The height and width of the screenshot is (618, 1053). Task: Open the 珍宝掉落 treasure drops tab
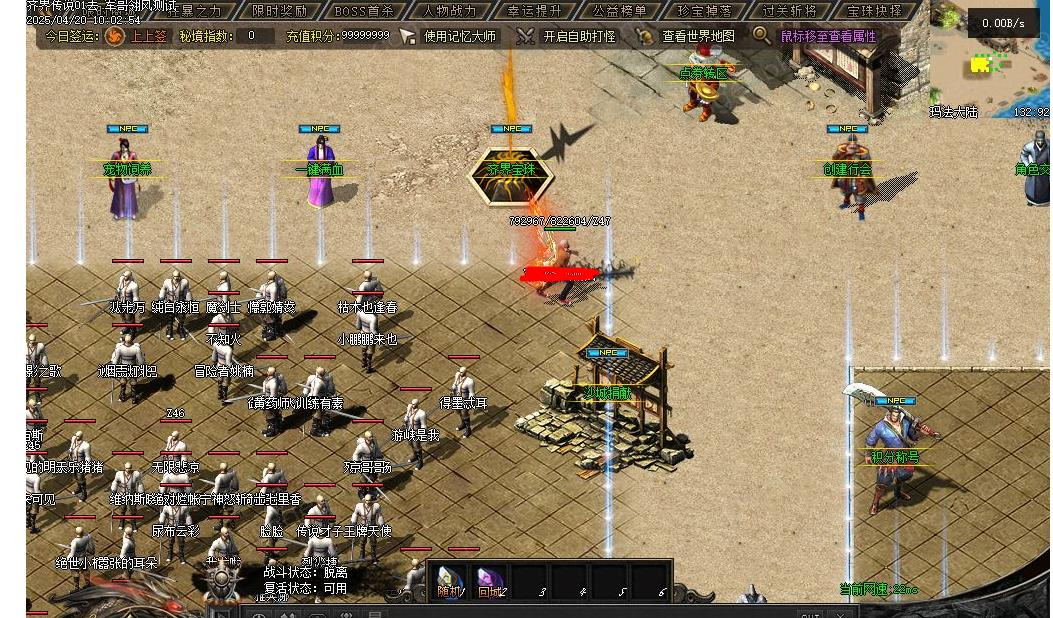[704, 11]
